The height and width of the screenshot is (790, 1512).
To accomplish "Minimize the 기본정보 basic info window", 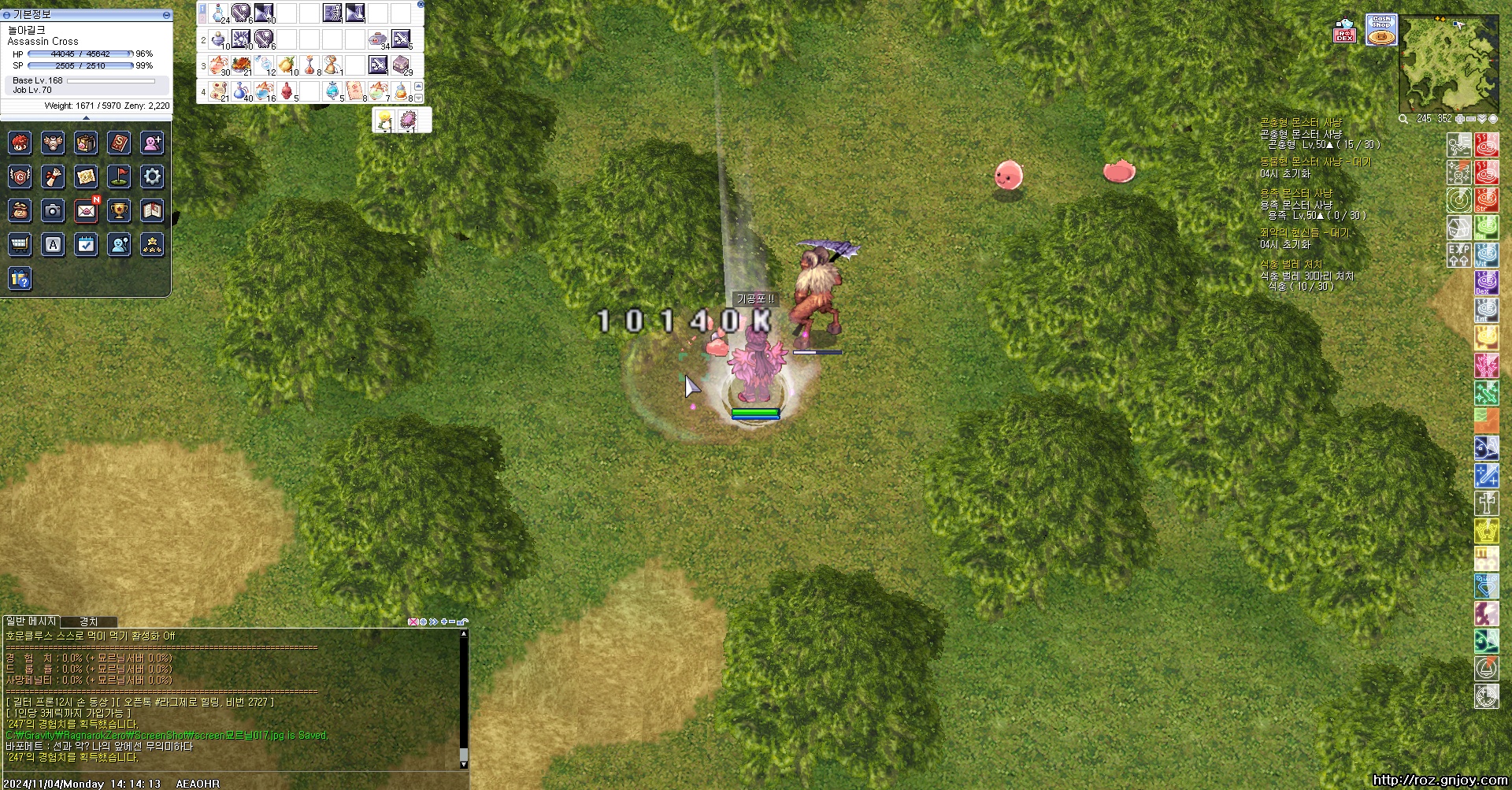I will (x=166, y=15).
